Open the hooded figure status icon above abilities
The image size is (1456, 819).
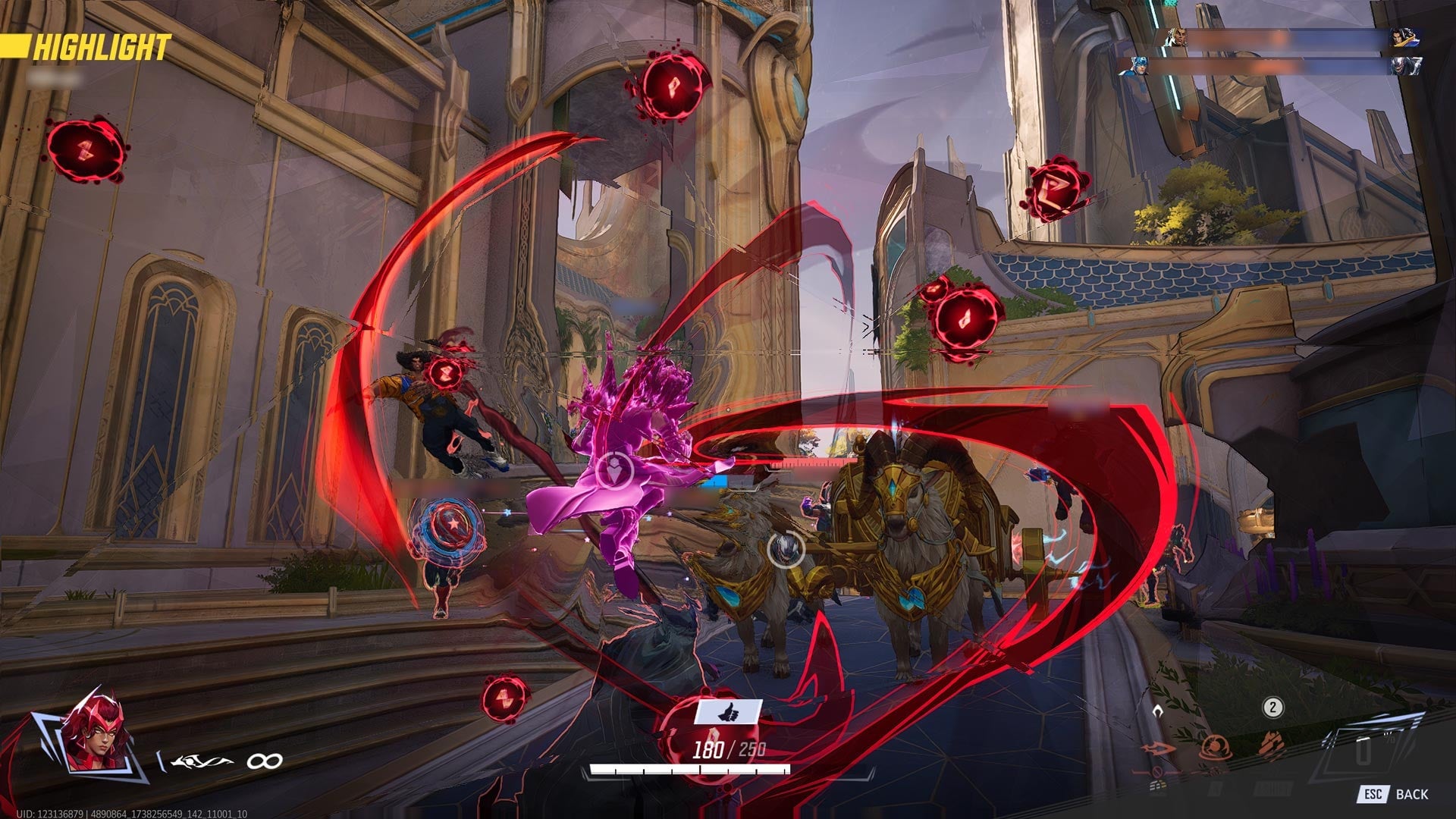pos(1158,710)
